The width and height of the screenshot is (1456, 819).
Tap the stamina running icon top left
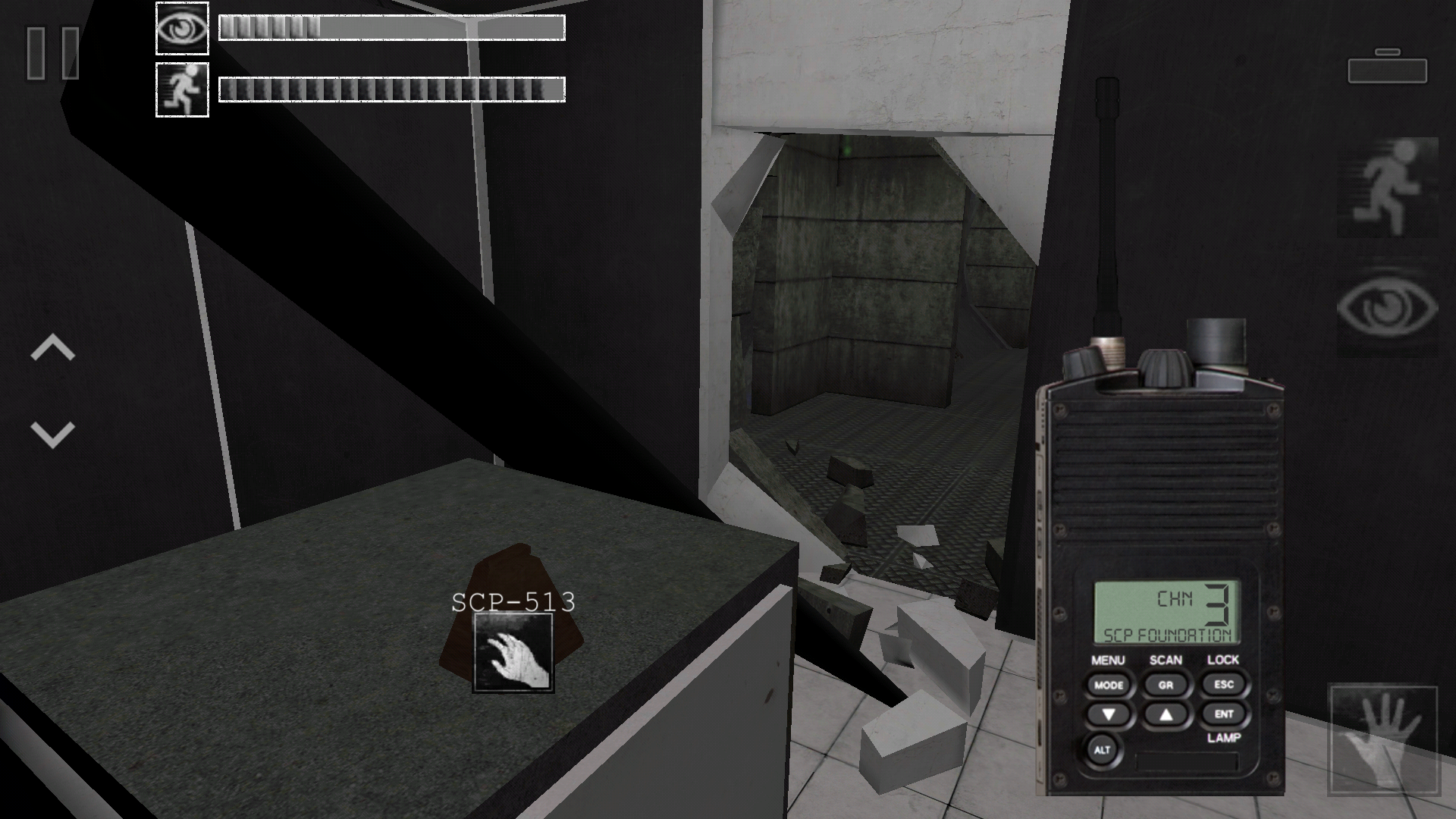181,89
